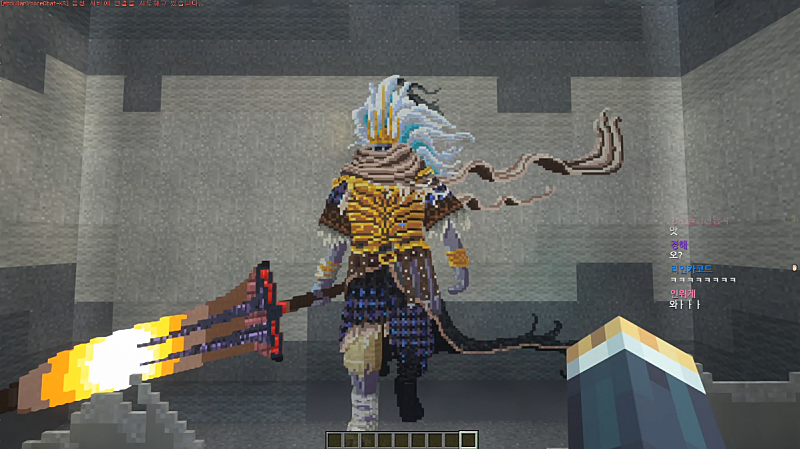The width and height of the screenshot is (800, 449).
Task: Click the pink chat username 인워게
Action: coord(683,293)
